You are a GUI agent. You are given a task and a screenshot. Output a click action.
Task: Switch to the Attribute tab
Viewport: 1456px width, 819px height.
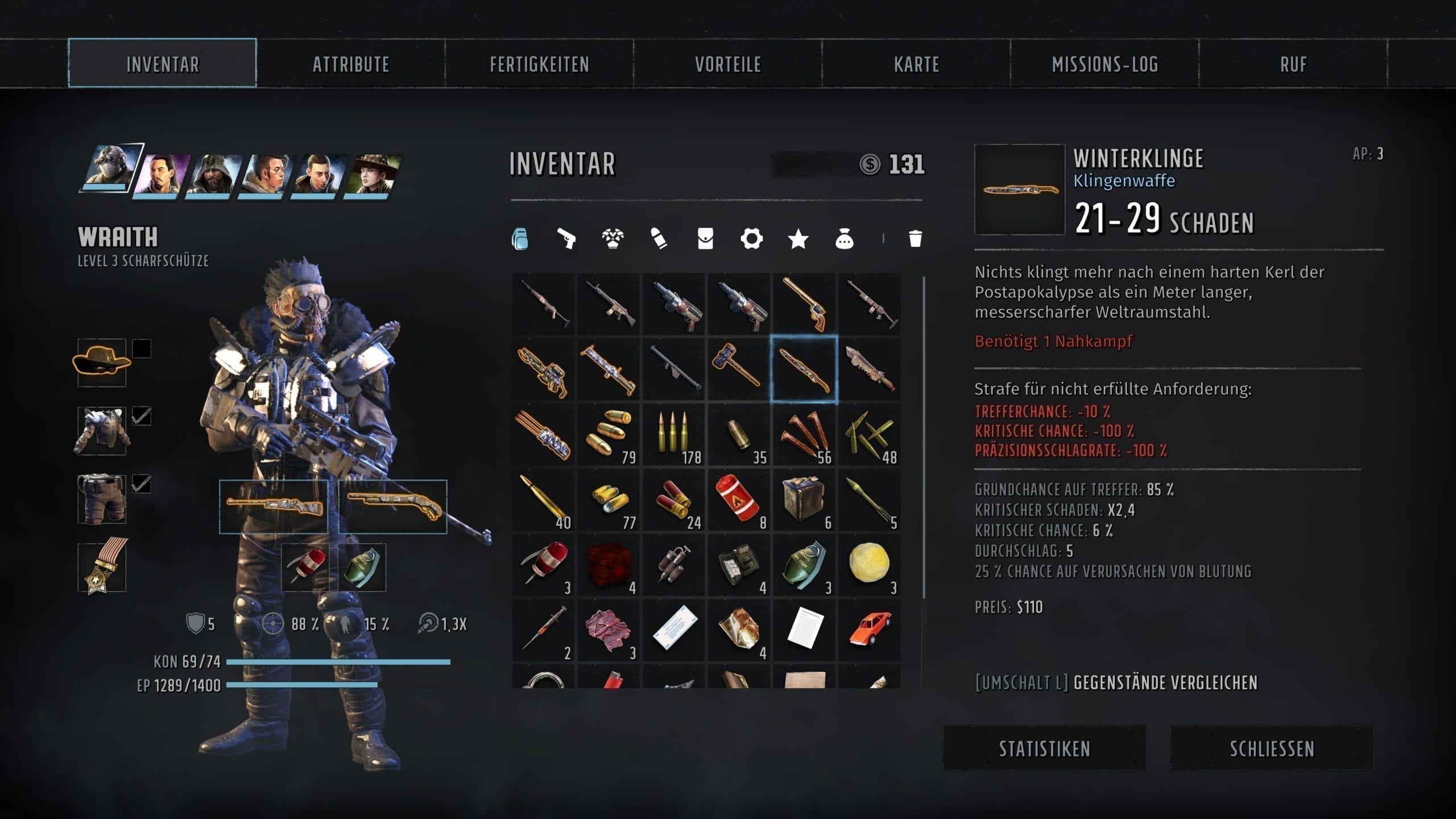350,64
